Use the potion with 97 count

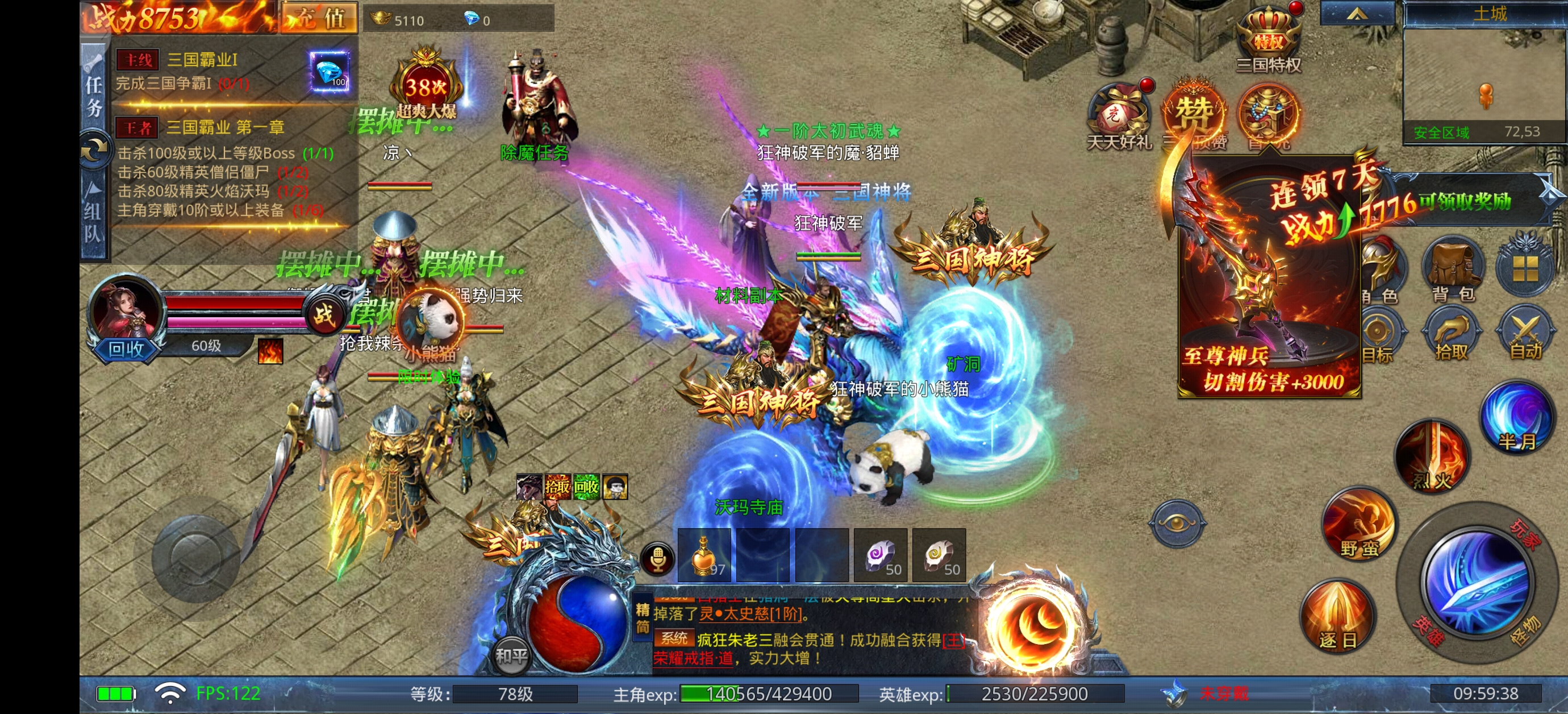click(x=704, y=555)
